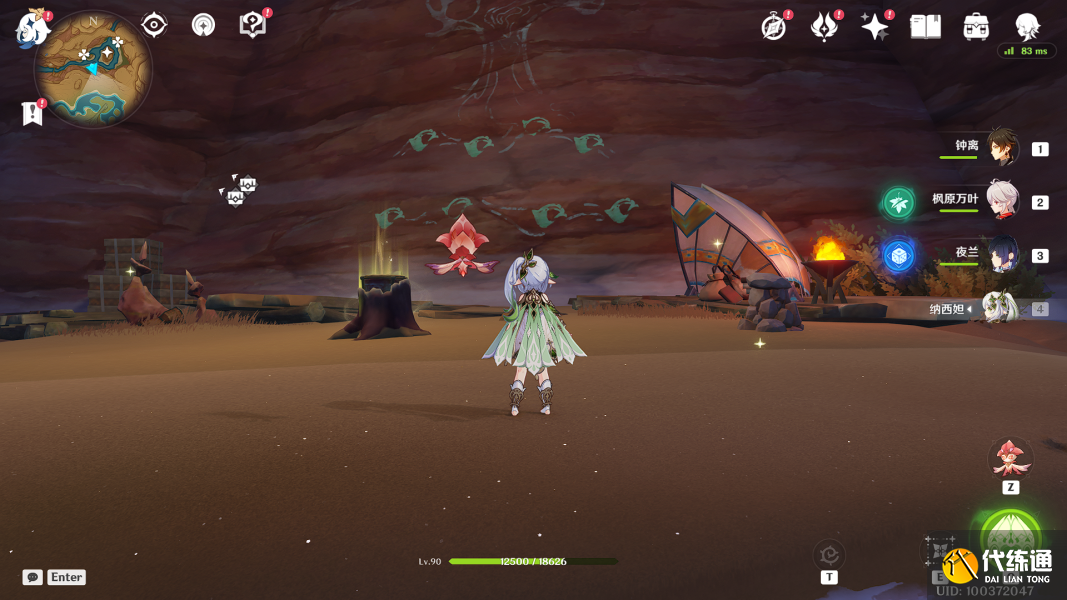The image size is (1067, 600).
Task: Open the character screen head icon
Action: tap(1027, 27)
